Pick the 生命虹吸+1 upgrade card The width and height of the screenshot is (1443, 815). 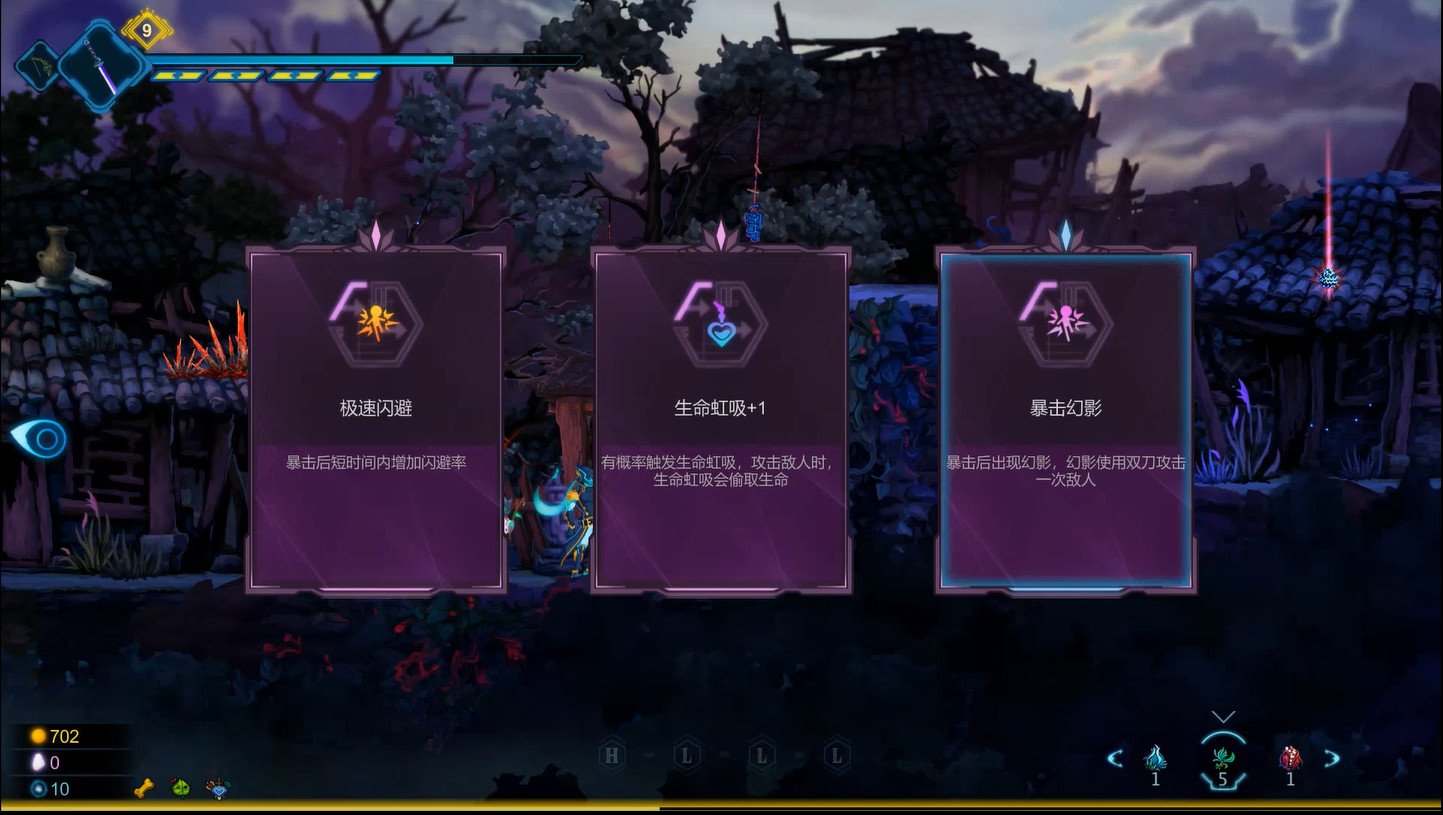click(720, 420)
